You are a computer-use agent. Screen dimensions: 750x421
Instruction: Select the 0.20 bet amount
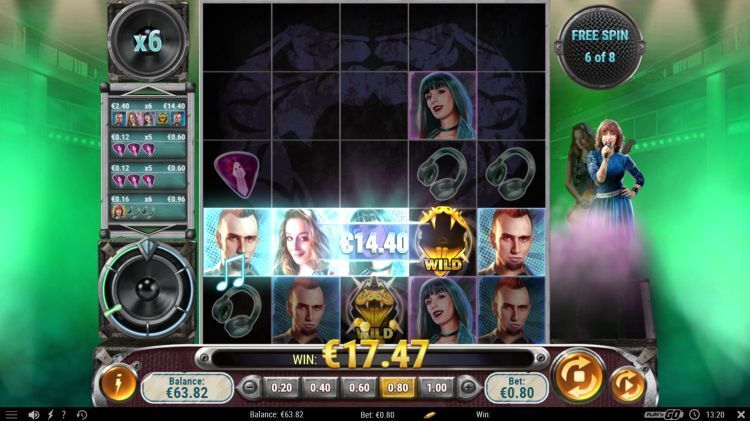coord(282,387)
